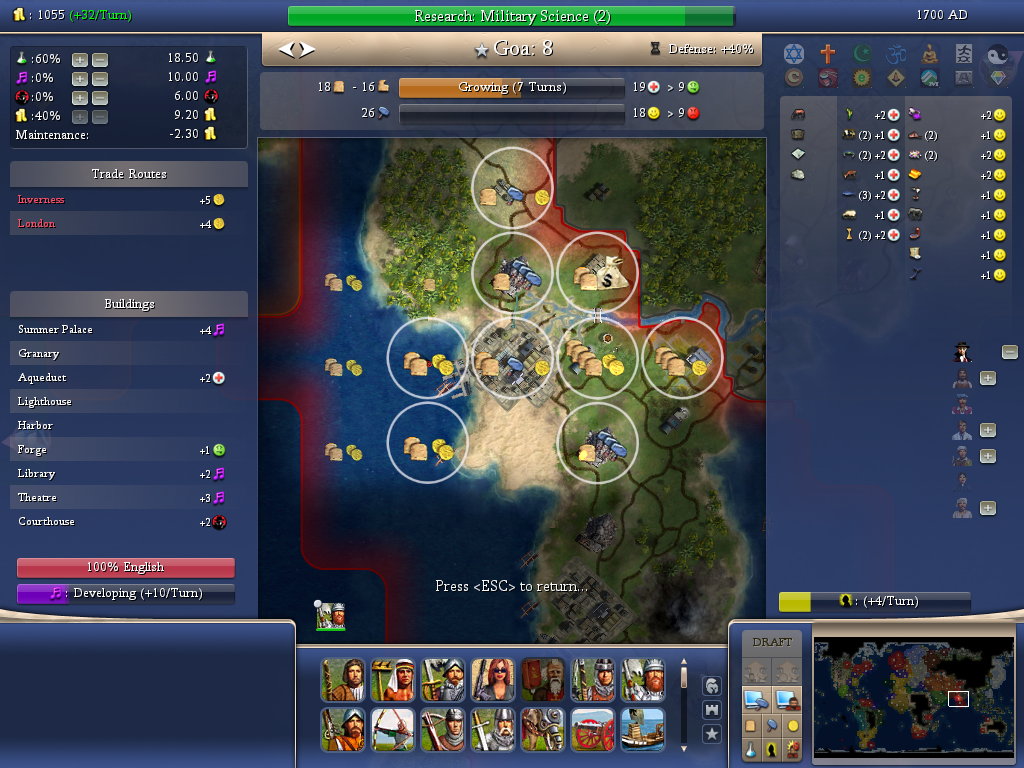Click the Christianity cross religion icon
Image resolution: width=1024 pixels, height=768 pixels.
pos(828,53)
